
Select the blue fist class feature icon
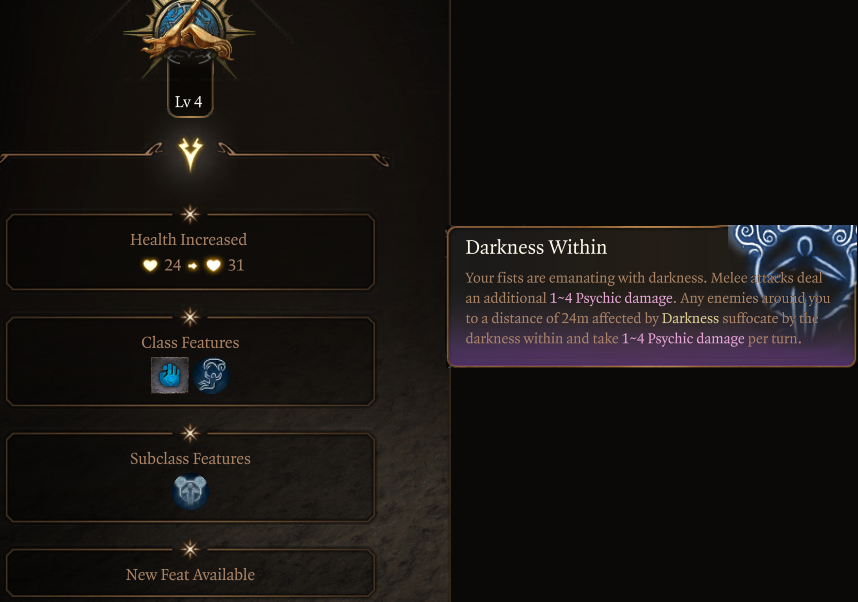tap(169, 376)
